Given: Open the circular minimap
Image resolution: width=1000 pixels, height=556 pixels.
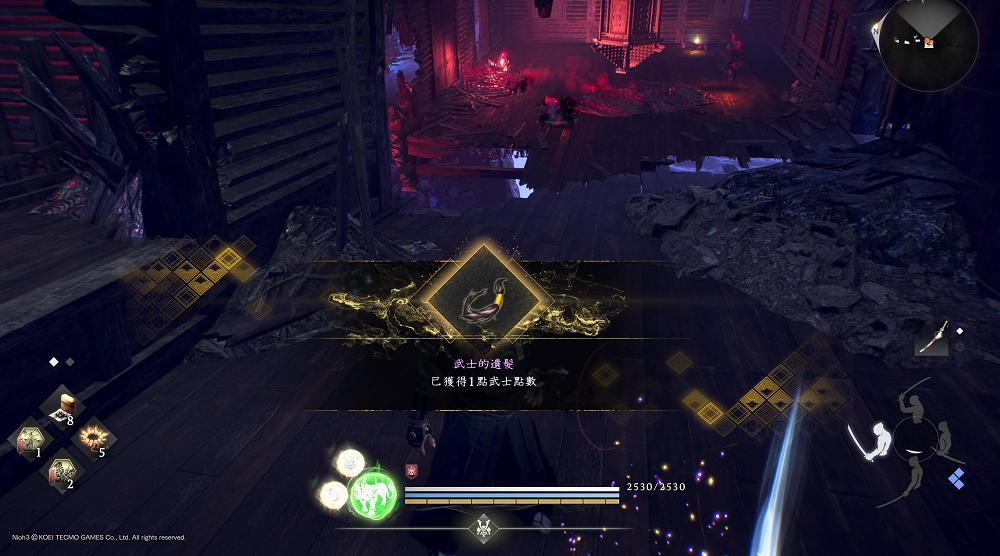Looking at the screenshot, I should (928, 40).
